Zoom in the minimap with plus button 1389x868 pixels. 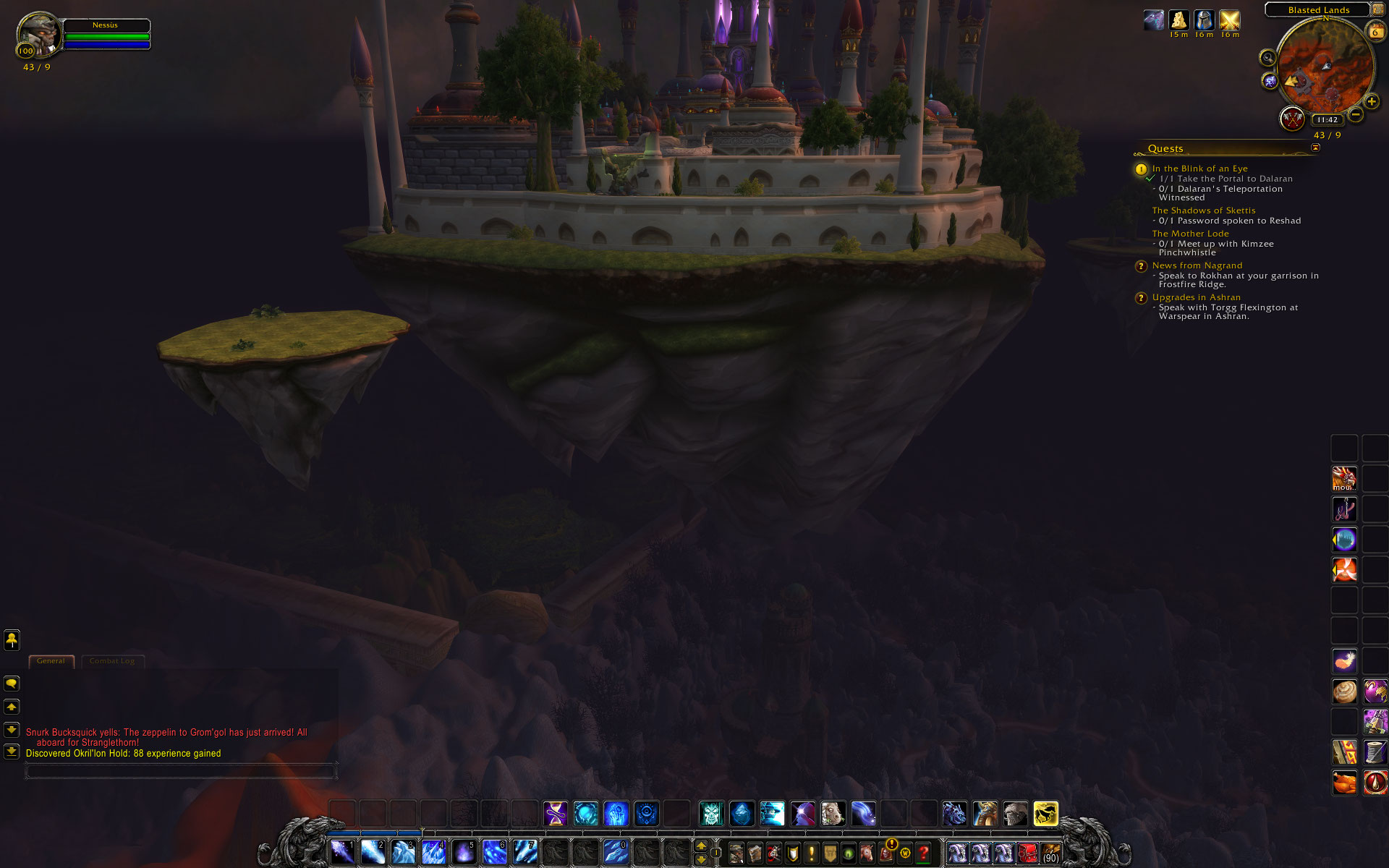(x=1371, y=101)
